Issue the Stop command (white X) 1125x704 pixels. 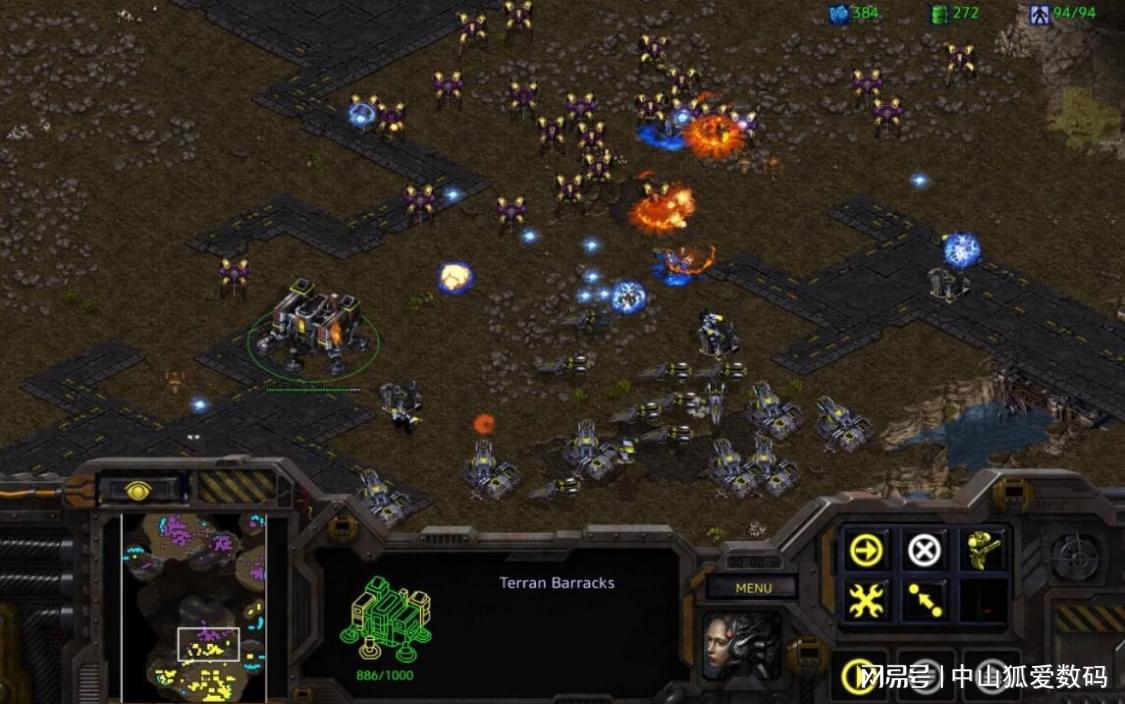[x=924, y=549]
